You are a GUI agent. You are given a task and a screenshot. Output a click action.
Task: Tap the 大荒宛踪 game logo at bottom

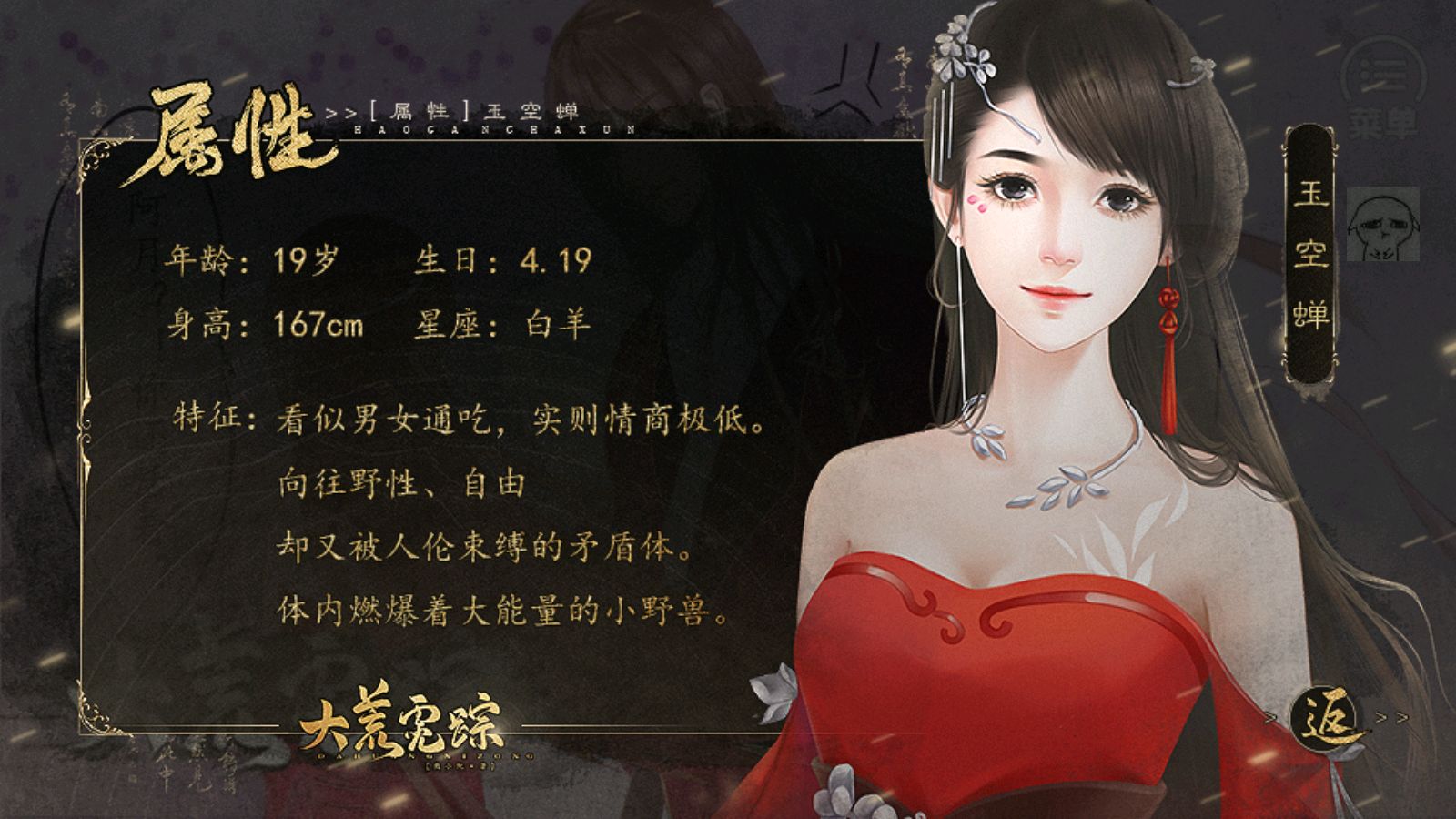click(405, 728)
